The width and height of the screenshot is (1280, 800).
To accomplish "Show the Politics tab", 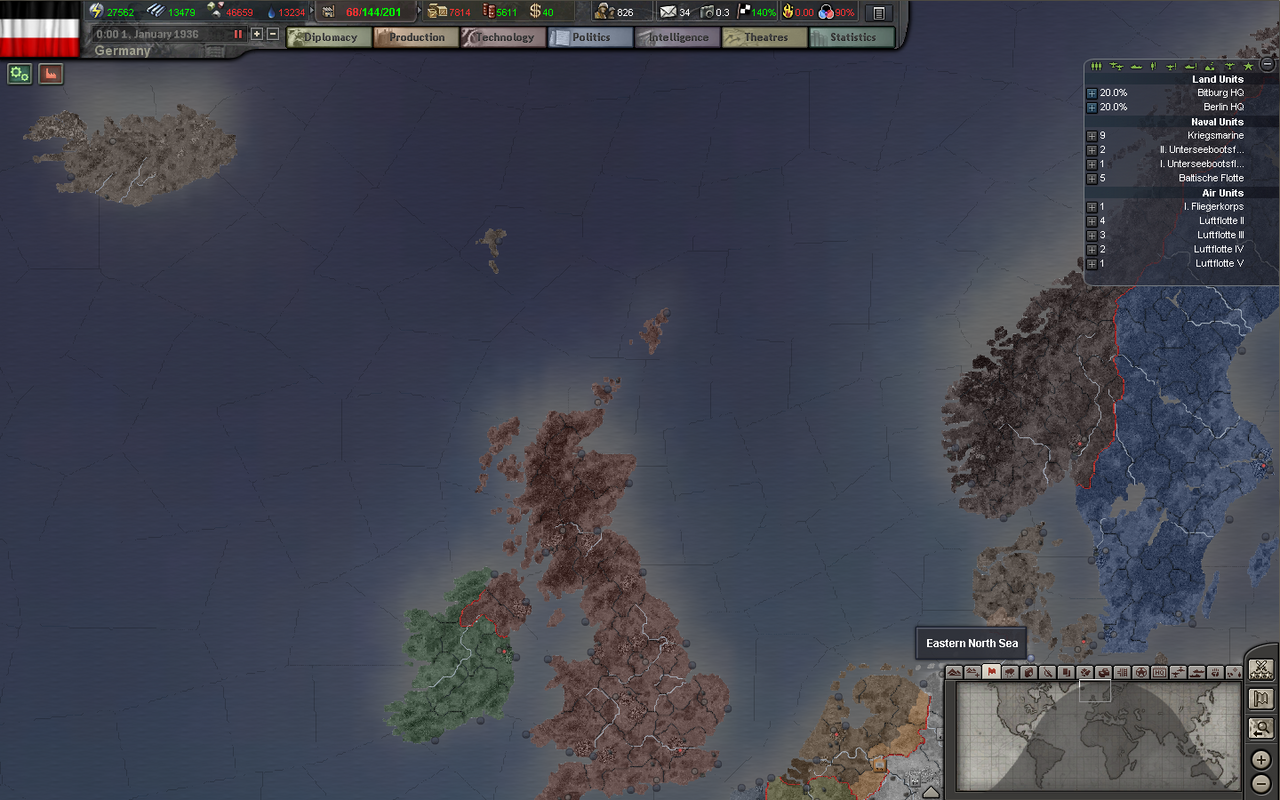I will (590, 38).
